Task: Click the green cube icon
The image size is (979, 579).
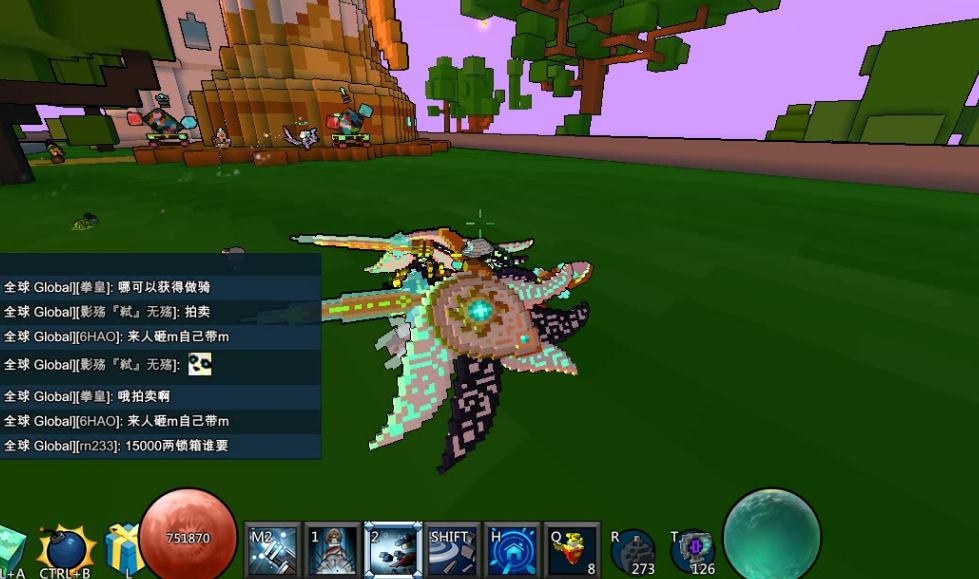Action: (x=10, y=550)
